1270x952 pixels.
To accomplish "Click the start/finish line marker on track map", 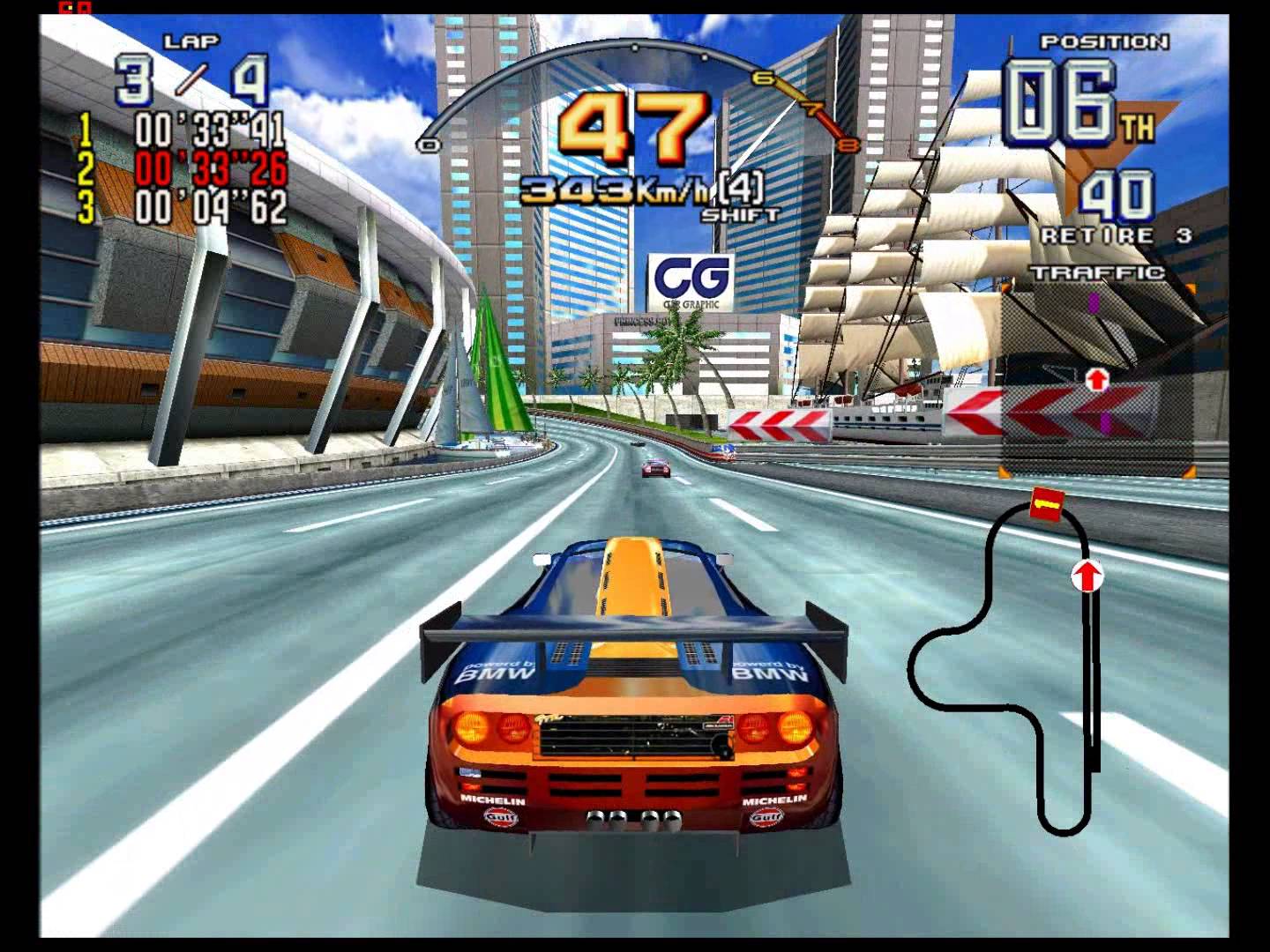I will 1045,505.
